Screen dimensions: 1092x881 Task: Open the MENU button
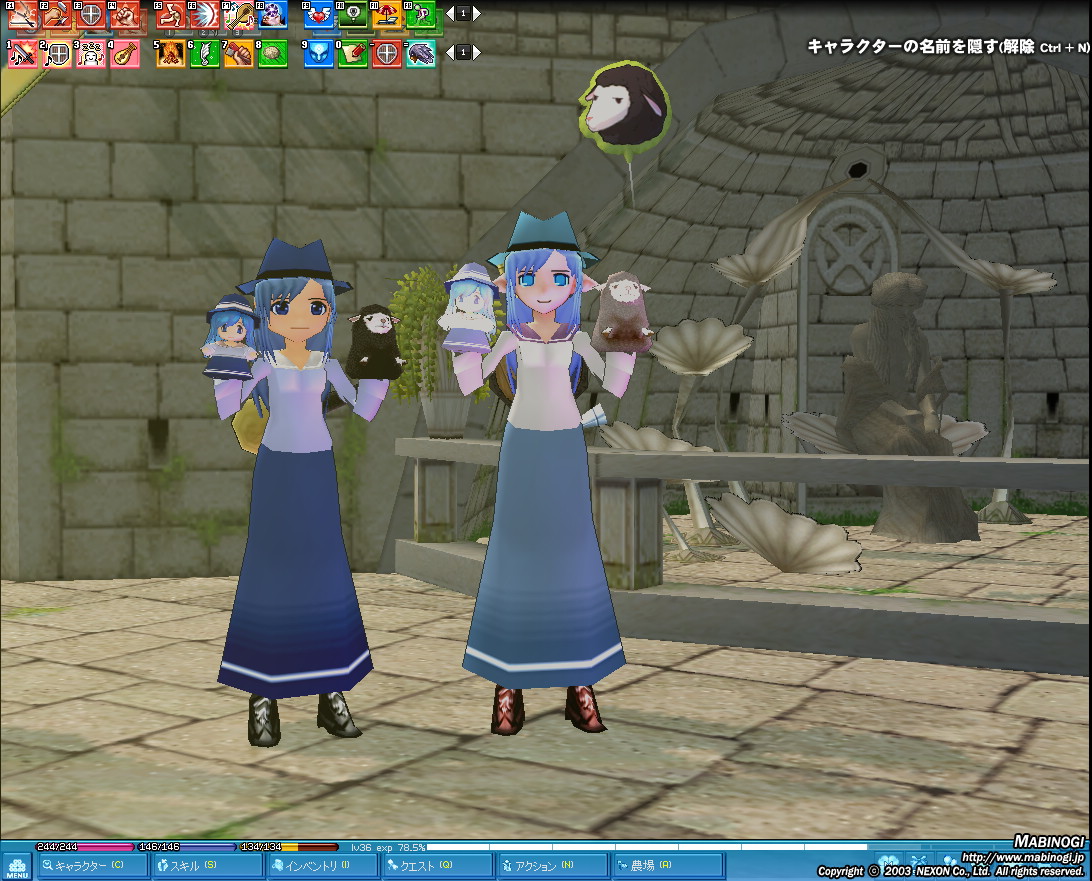click(17, 866)
